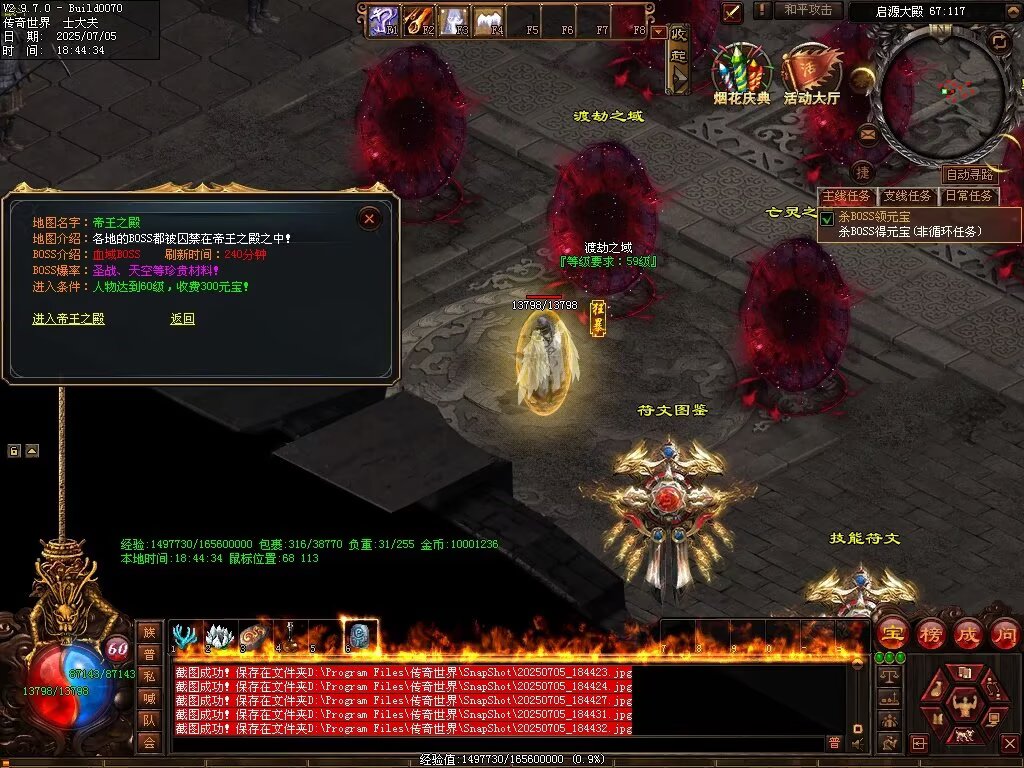Show the 榜 rankings
1024x768 pixels.
coord(931,633)
